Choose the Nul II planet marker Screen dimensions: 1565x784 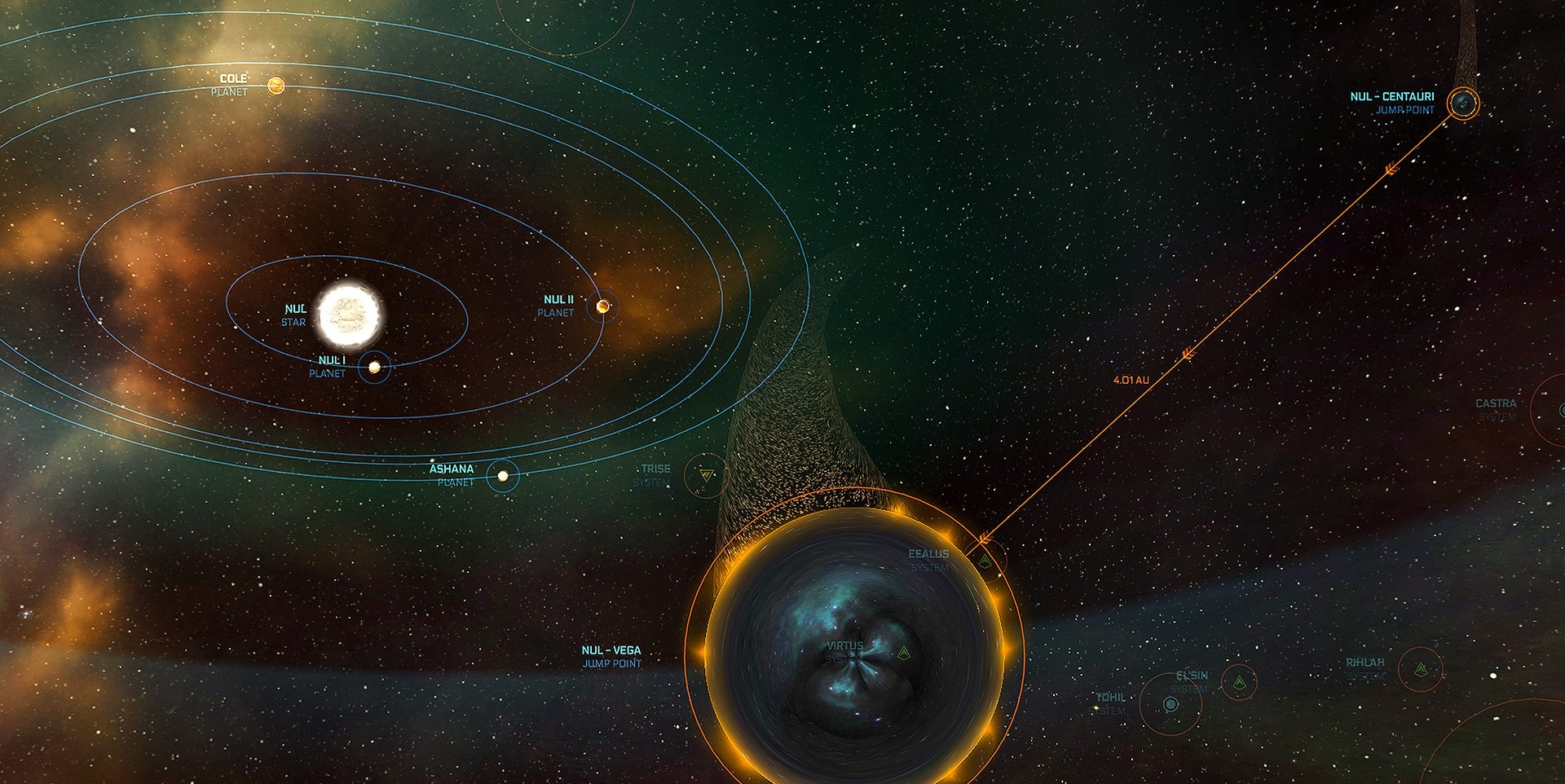[x=603, y=306]
